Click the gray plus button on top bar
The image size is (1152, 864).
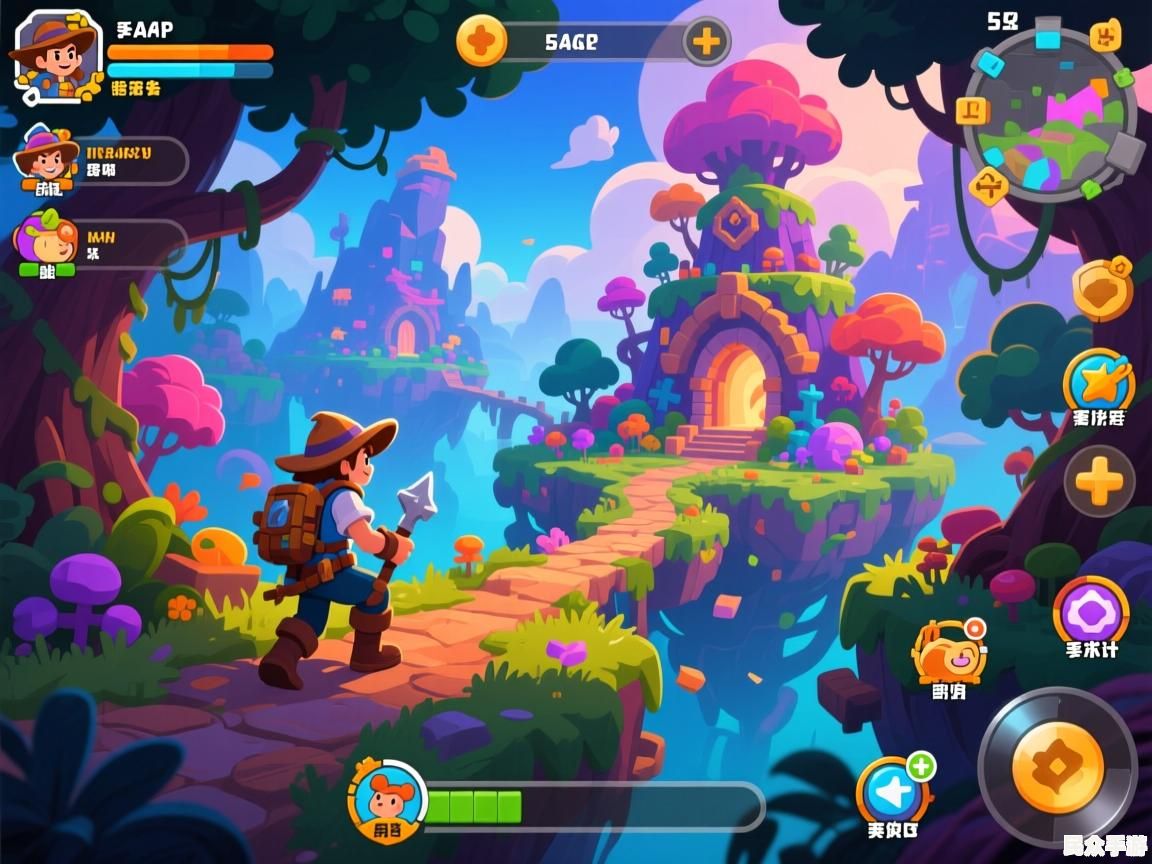point(706,42)
